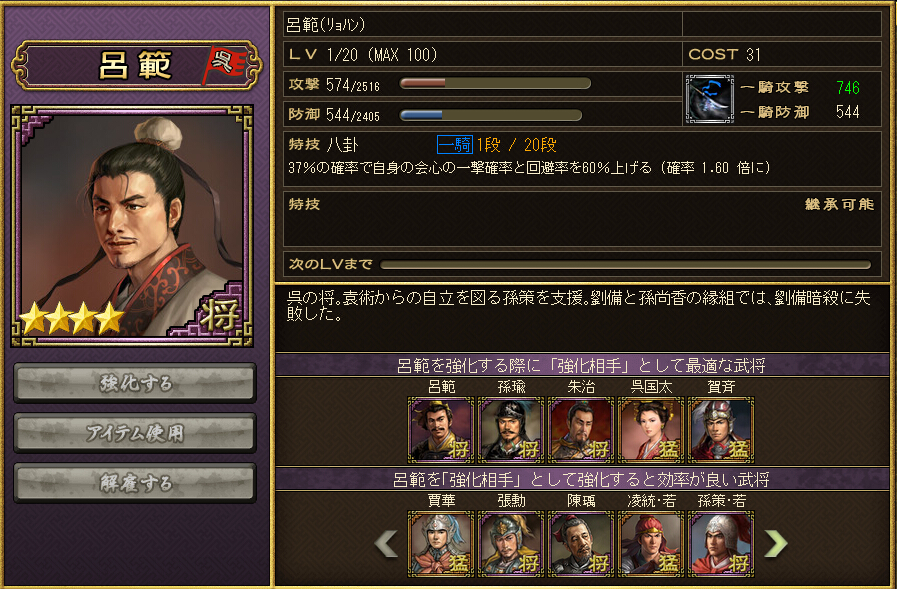Pick the 呉国太 general portrait

(x=651, y=430)
